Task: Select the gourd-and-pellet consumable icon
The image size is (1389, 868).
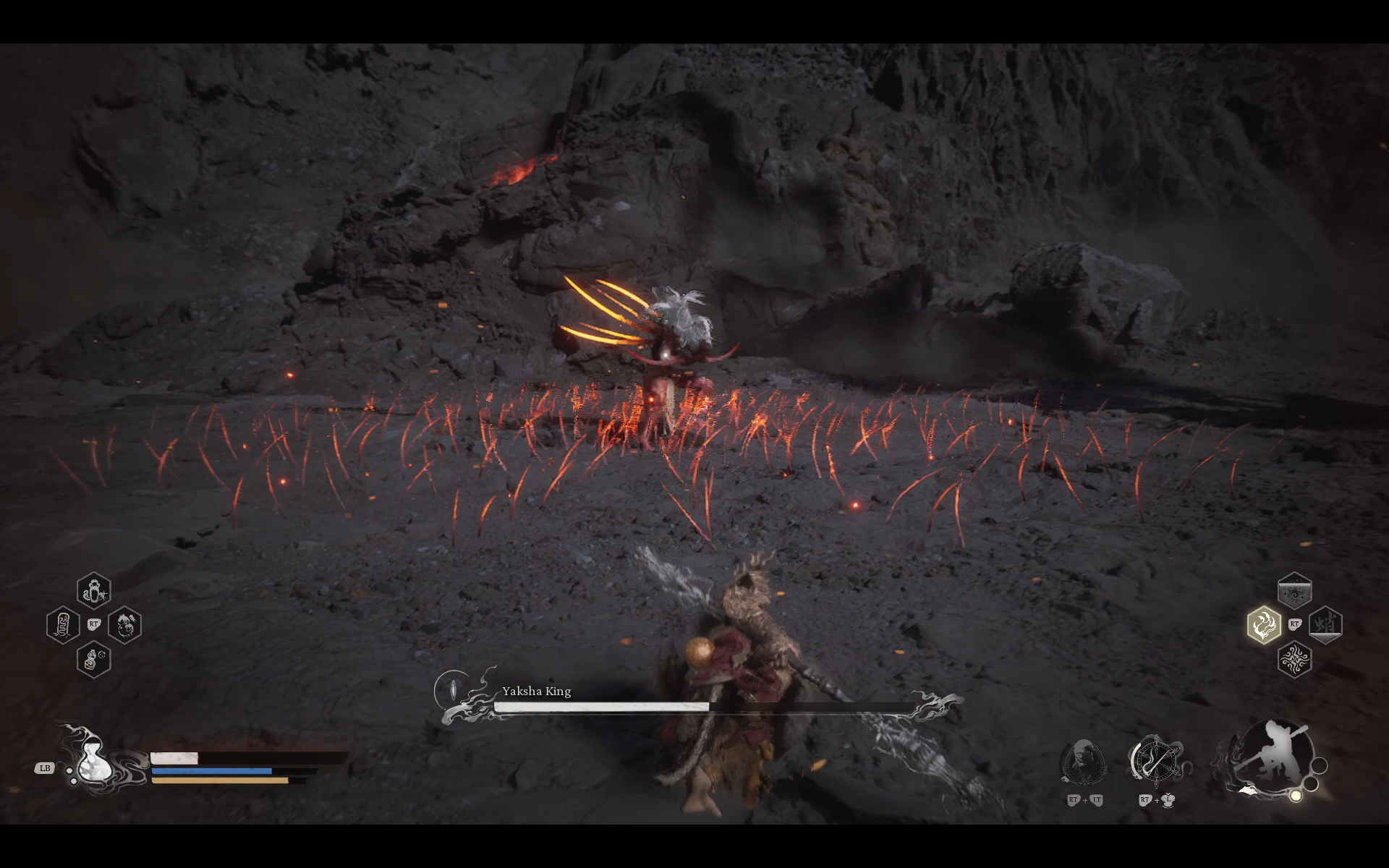Action: (124, 626)
